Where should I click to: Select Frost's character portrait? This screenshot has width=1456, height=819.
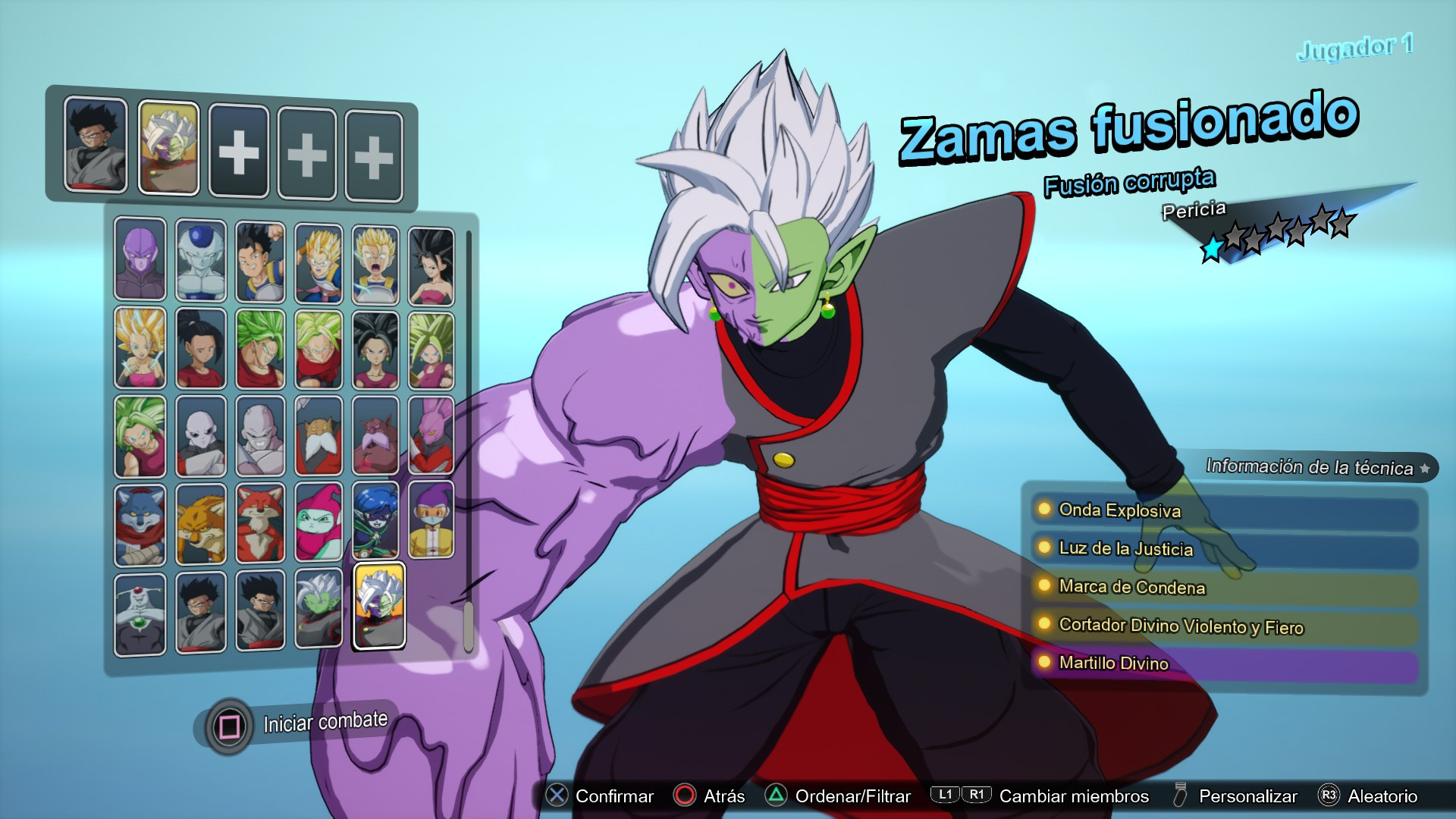tap(201, 258)
